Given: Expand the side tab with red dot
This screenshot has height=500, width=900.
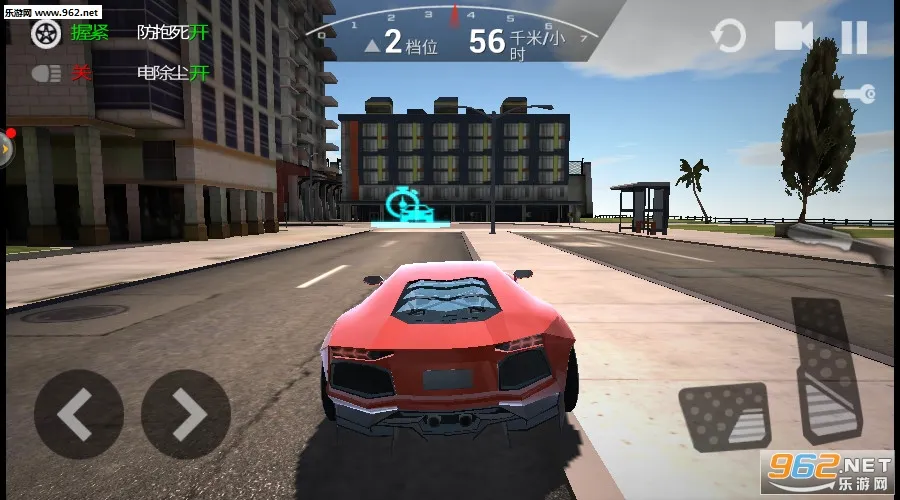Looking at the screenshot, I should [6, 149].
